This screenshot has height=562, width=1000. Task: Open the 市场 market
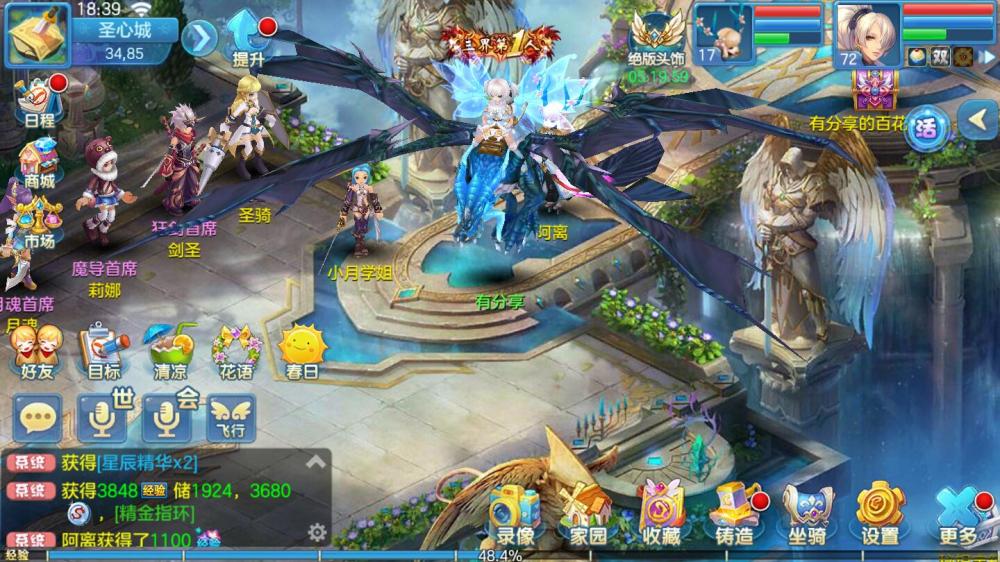click(38, 222)
